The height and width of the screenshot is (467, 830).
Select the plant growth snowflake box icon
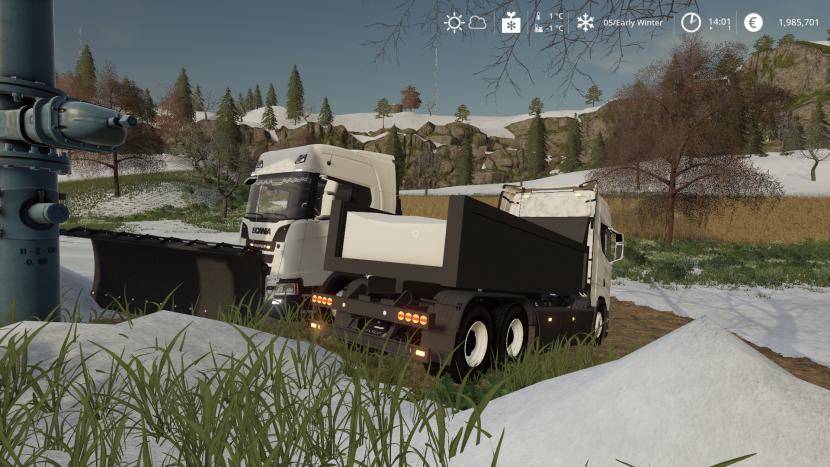tap(511, 22)
